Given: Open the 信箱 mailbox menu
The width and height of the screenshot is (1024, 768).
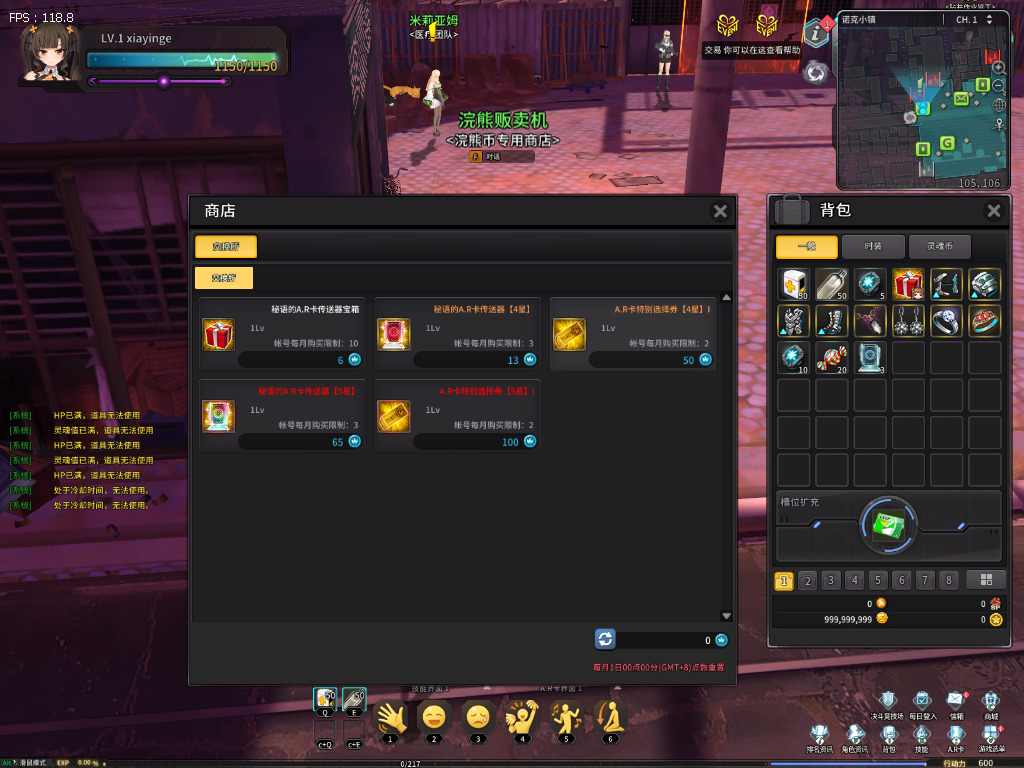Looking at the screenshot, I should 957,701.
